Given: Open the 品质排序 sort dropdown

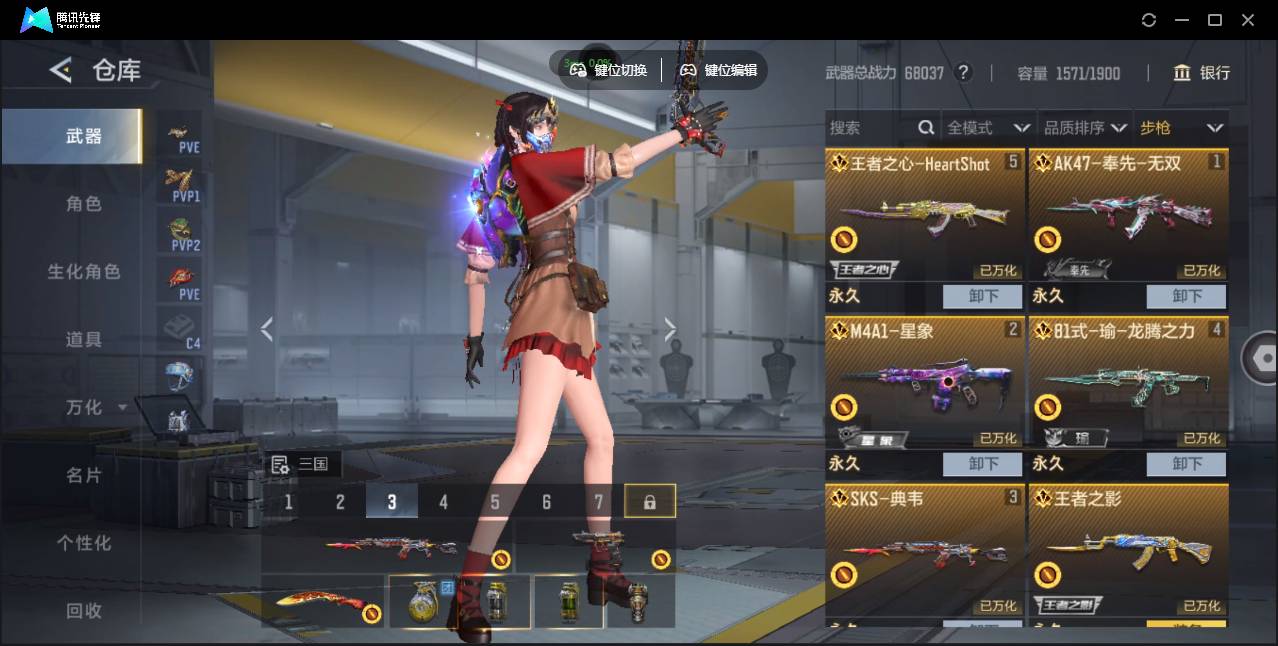Looking at the screenshot, I should [1084, 128].
